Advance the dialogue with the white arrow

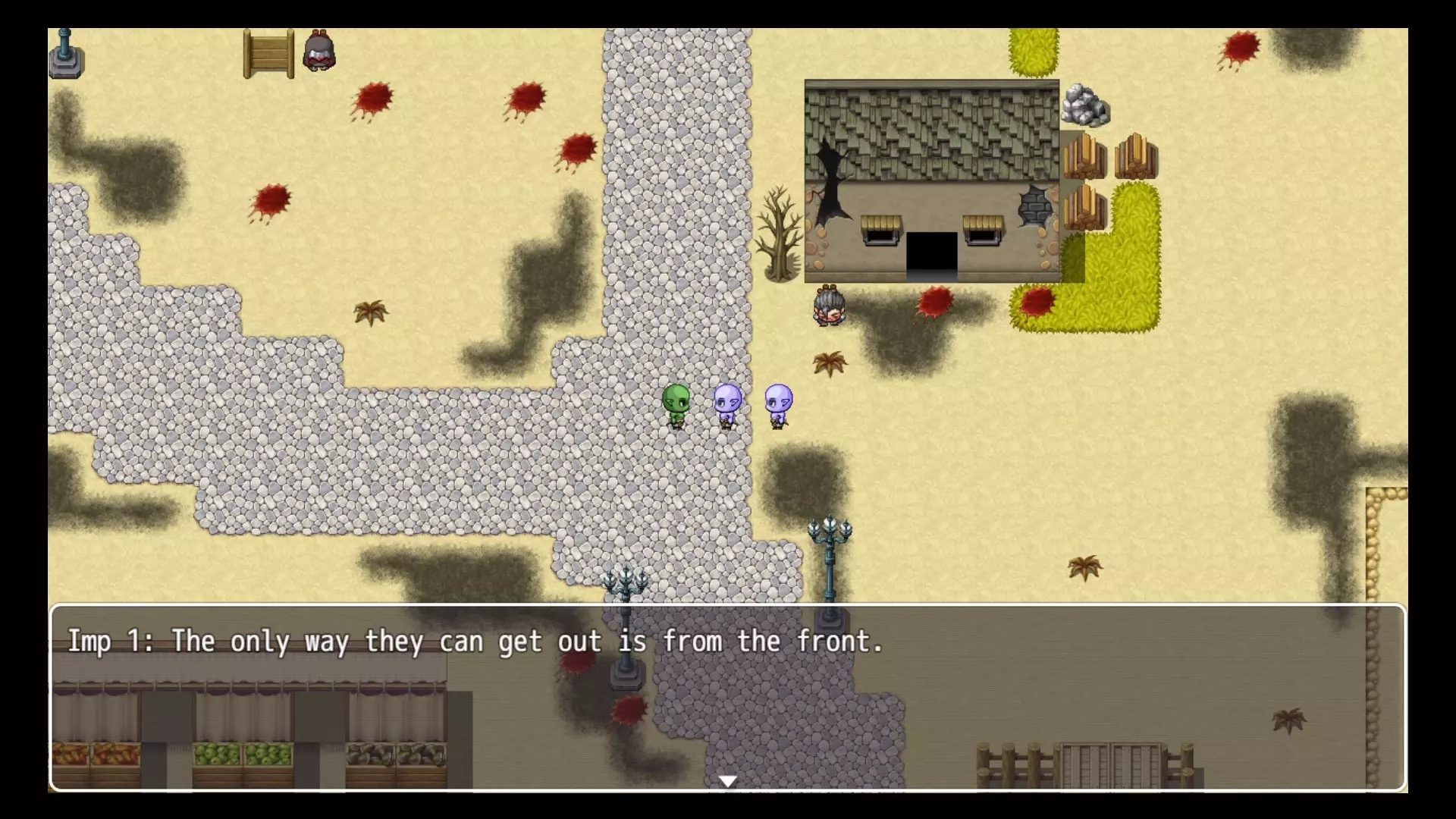coord(727,780)
